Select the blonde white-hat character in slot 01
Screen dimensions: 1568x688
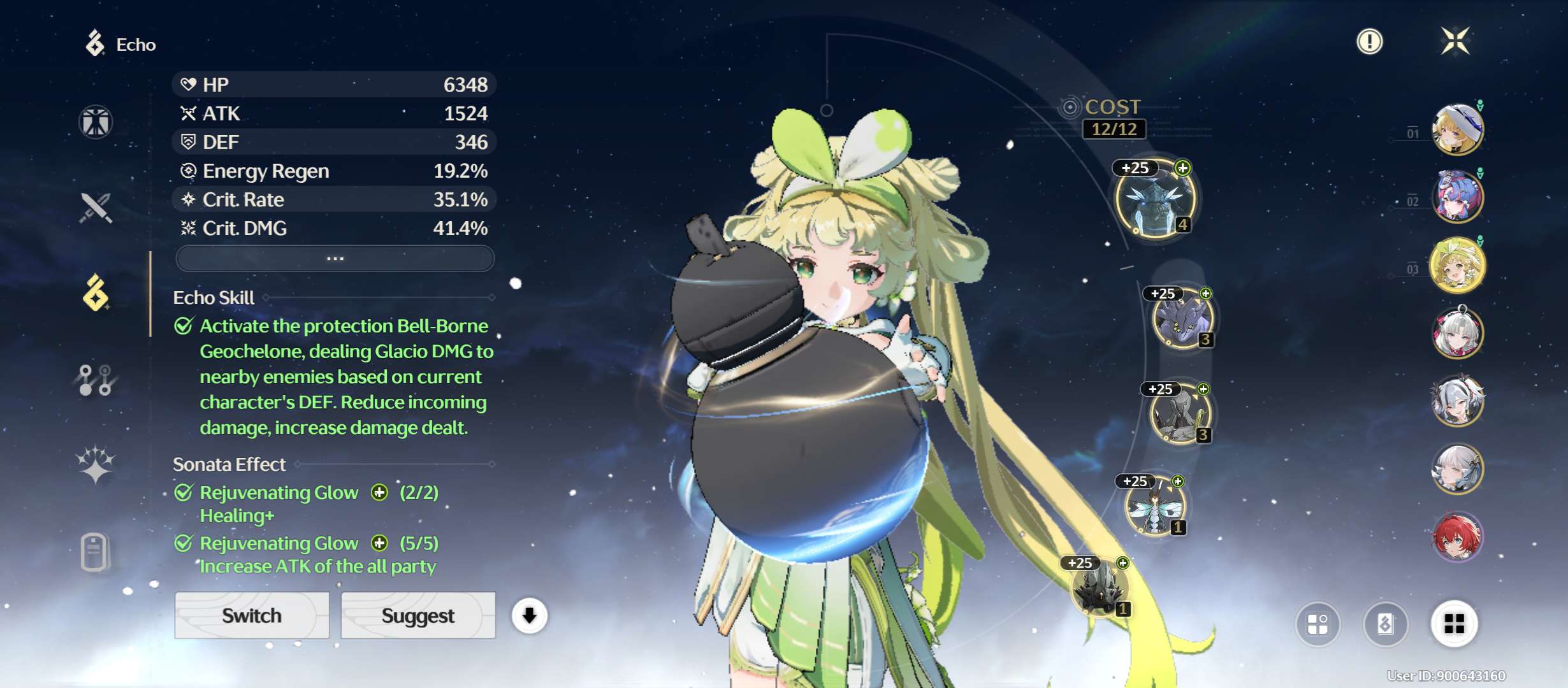point(1457,129)
